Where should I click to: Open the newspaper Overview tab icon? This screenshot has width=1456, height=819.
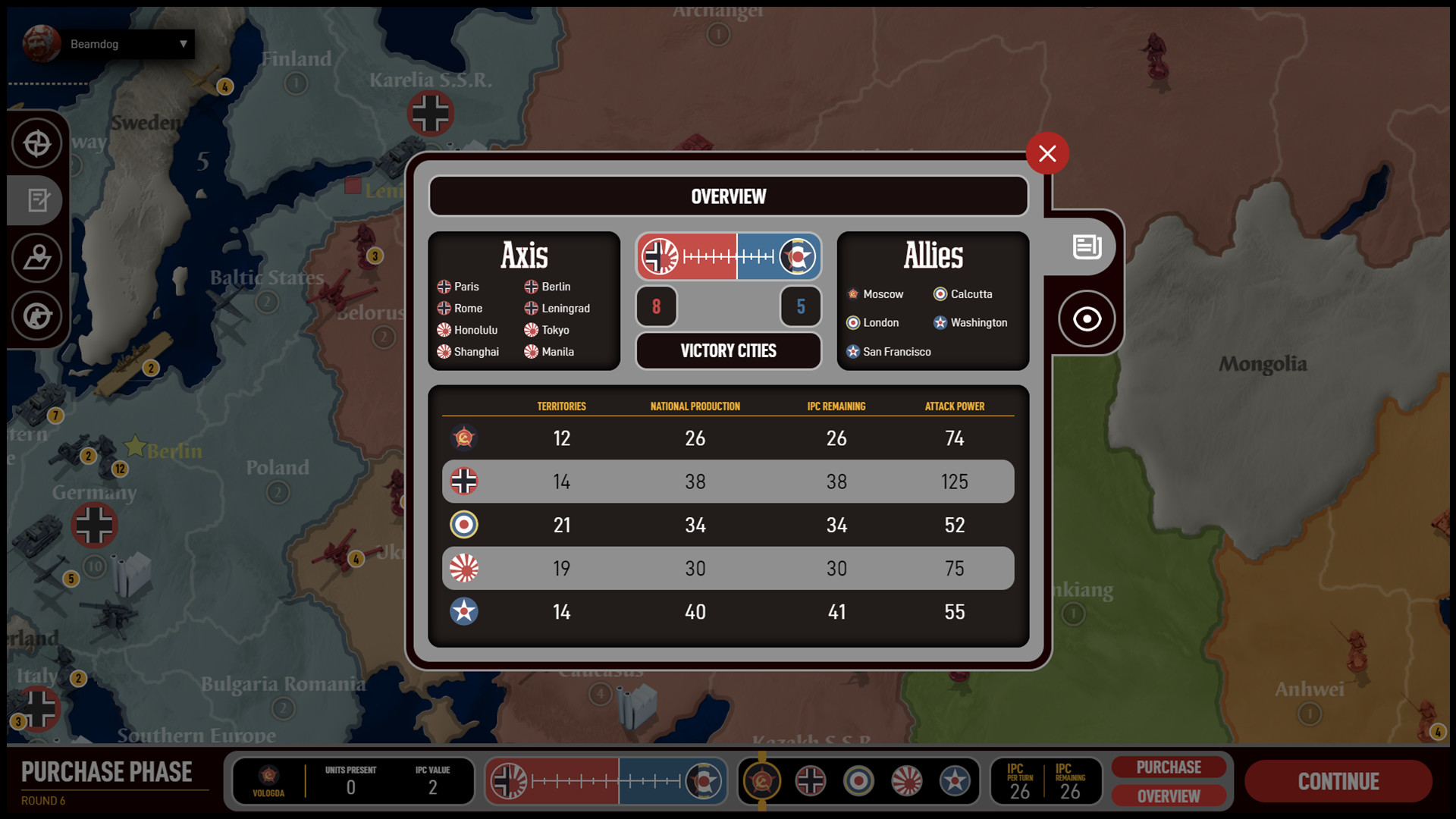(1087, 246)
